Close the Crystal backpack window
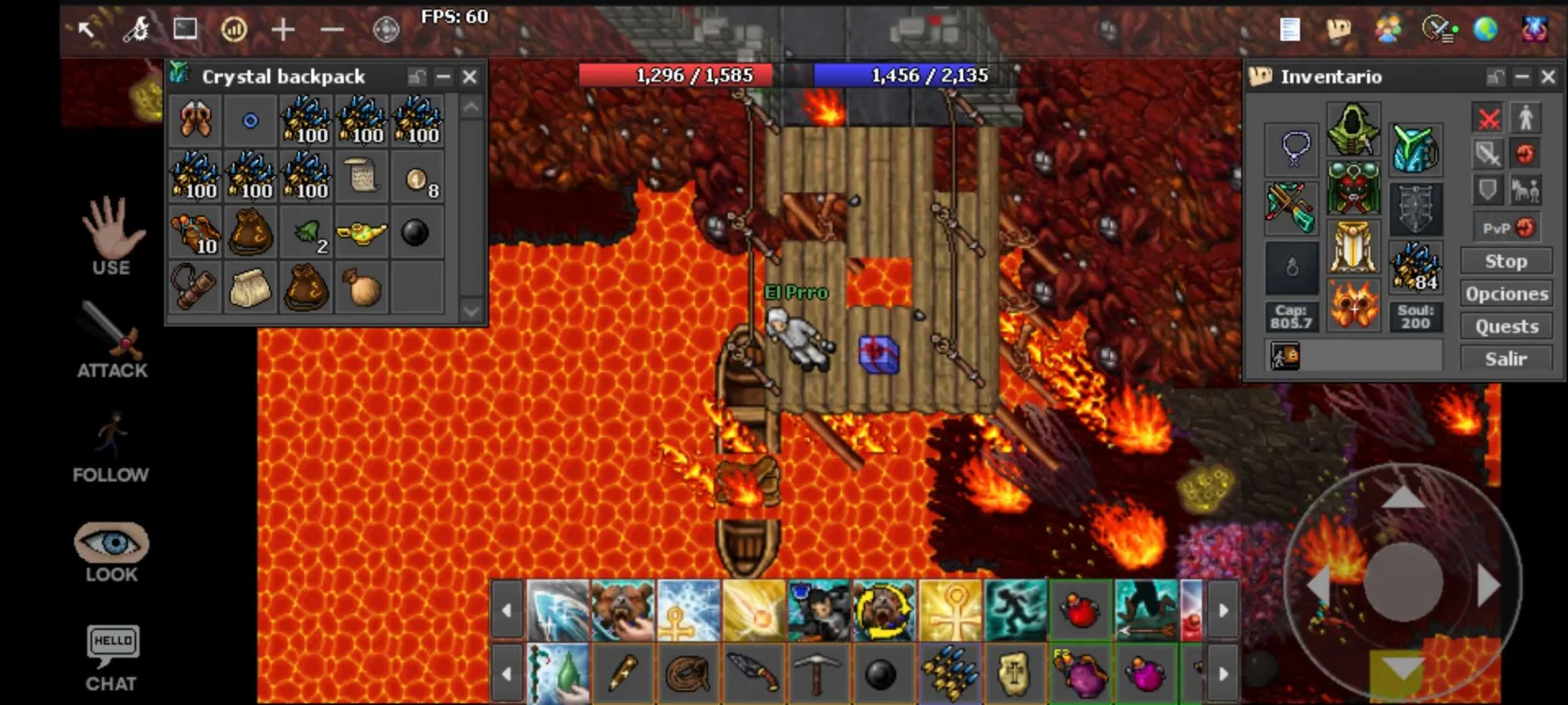The image size is (1568, 705). pos(470,77)
